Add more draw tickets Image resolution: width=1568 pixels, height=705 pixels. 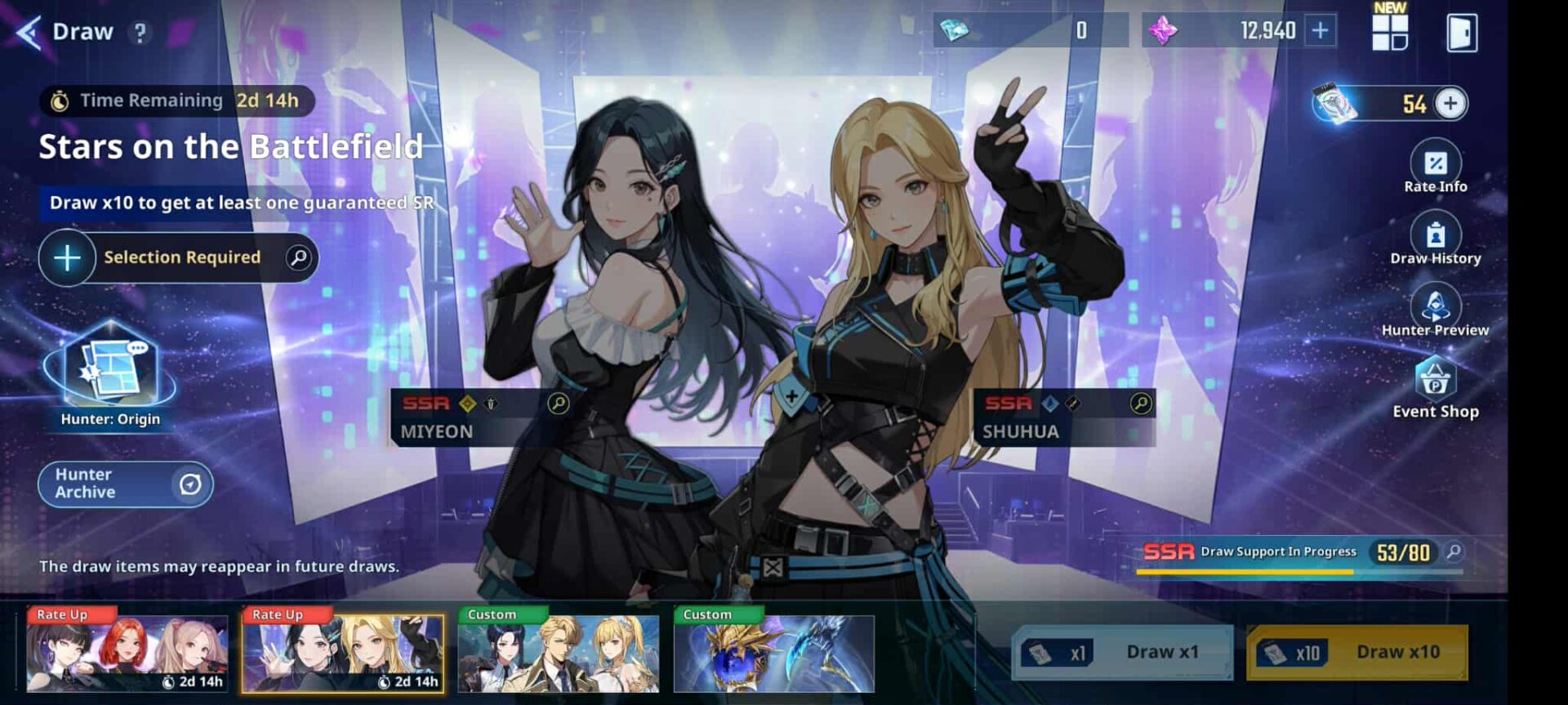coord(1450,104)
